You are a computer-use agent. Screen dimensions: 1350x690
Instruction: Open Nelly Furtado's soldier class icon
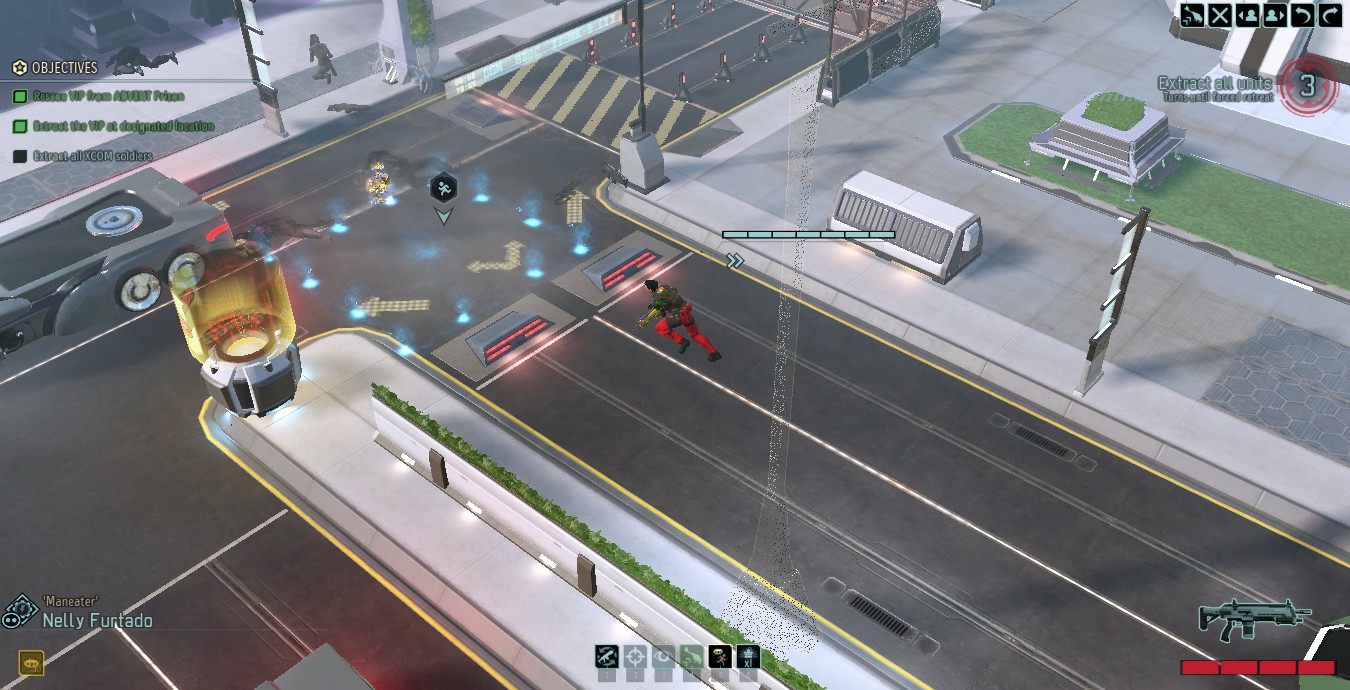click(18, 612)
